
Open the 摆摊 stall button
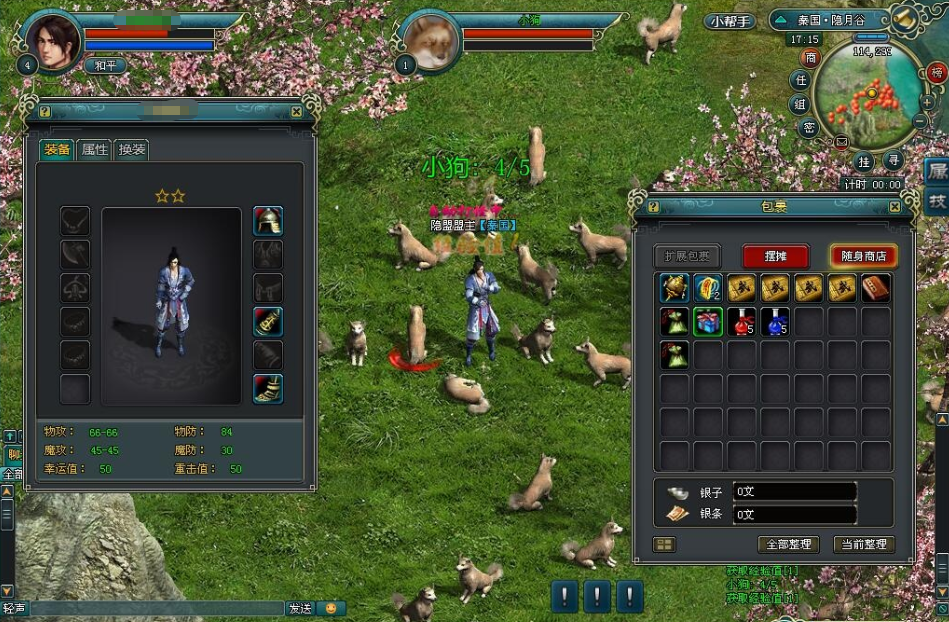(775, 256)
